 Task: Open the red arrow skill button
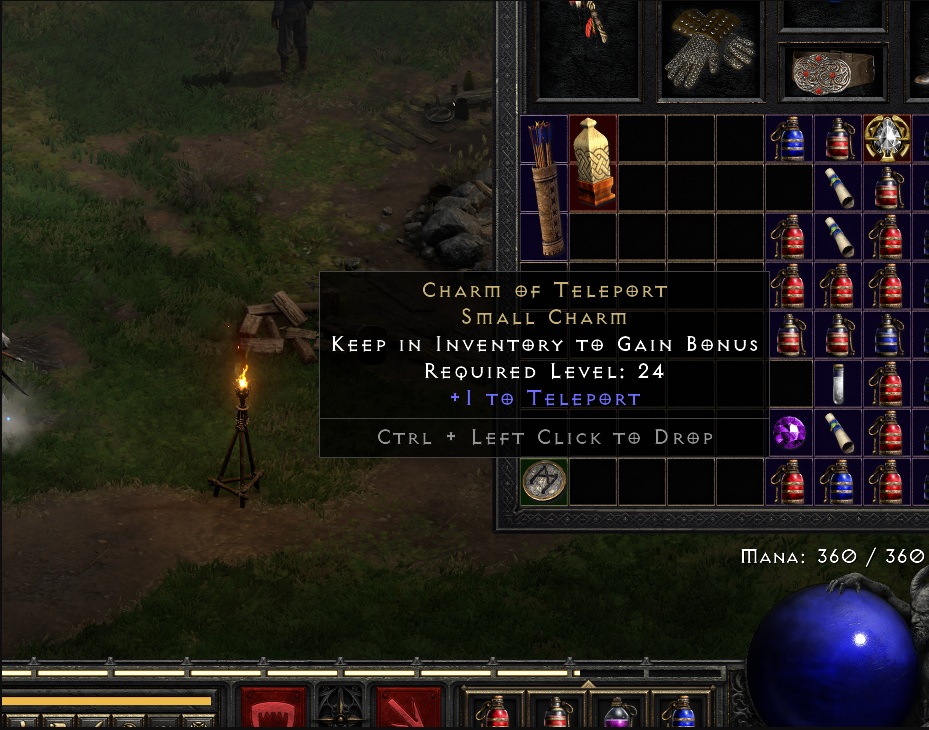pos(408,708)
